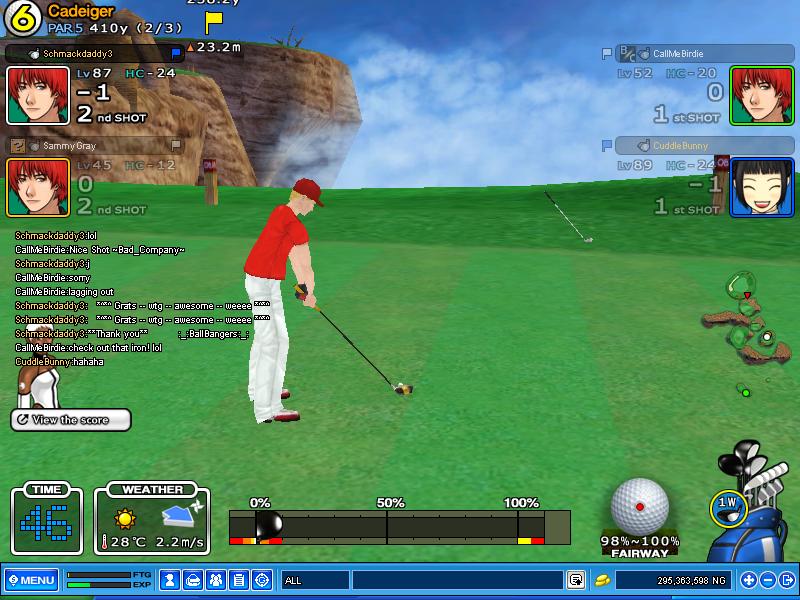Open the ALL chat channel selector
This screenshot has width=800, height=600.
tap(316, 580)
